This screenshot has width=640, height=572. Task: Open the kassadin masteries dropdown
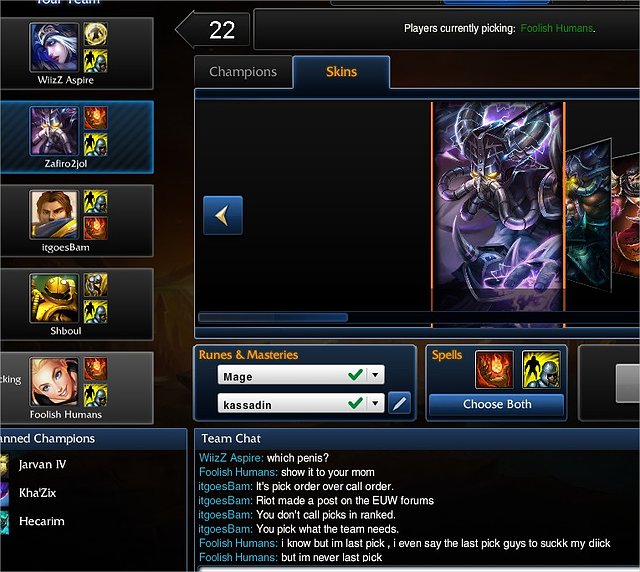pos(375,403)
